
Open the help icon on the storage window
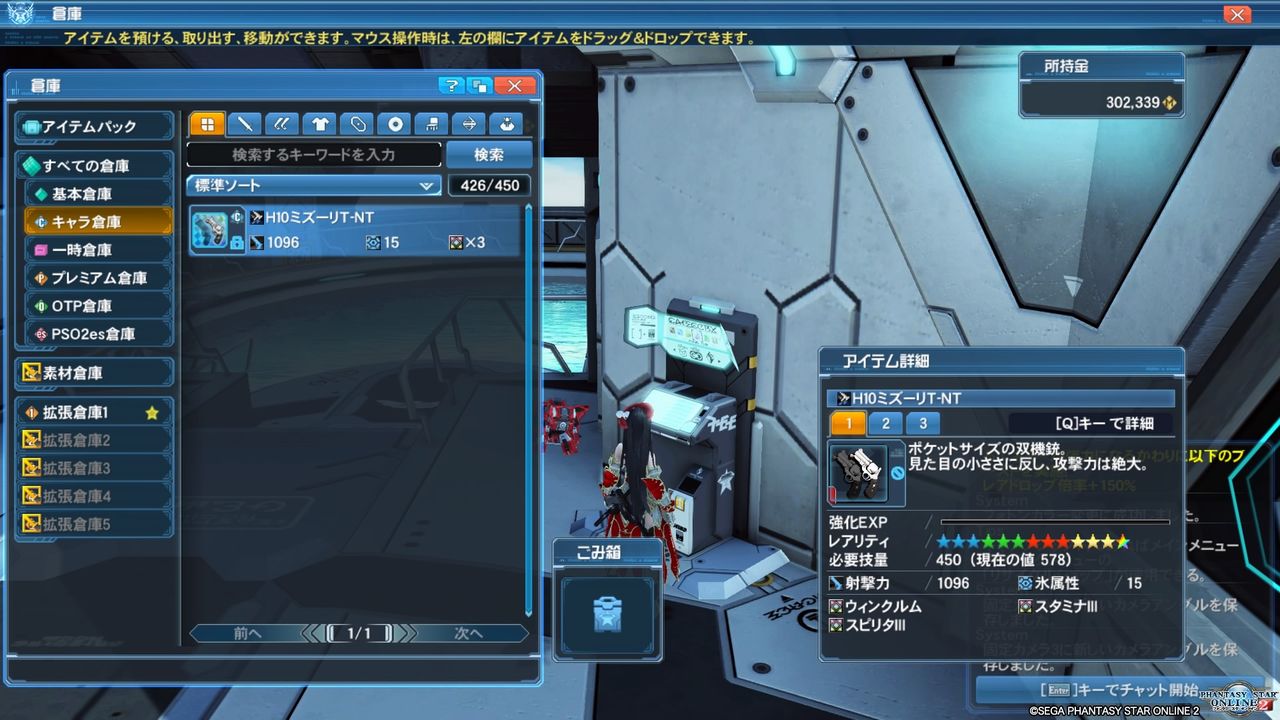[x=452, y=86]
